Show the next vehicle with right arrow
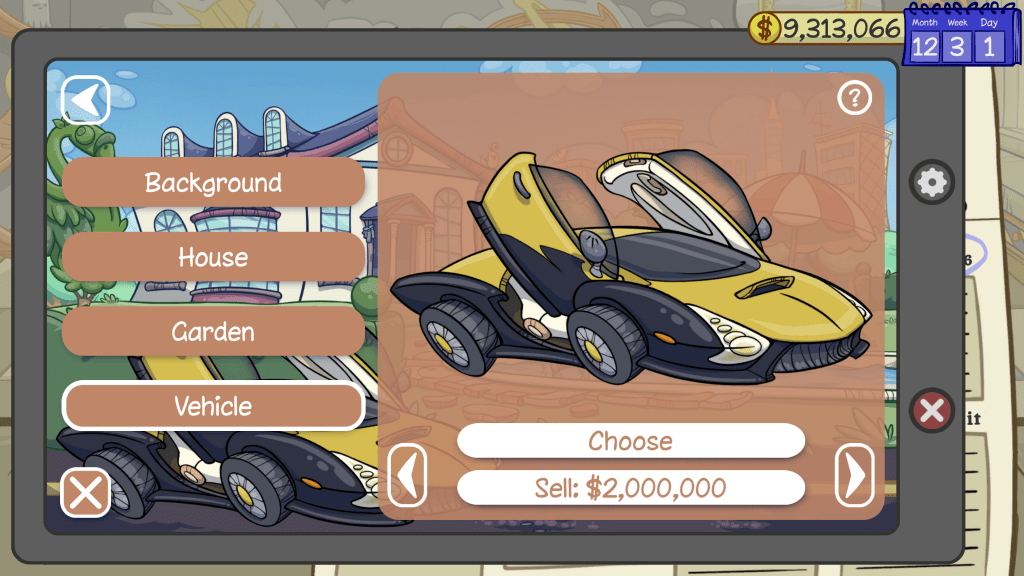 click(854, 476)
